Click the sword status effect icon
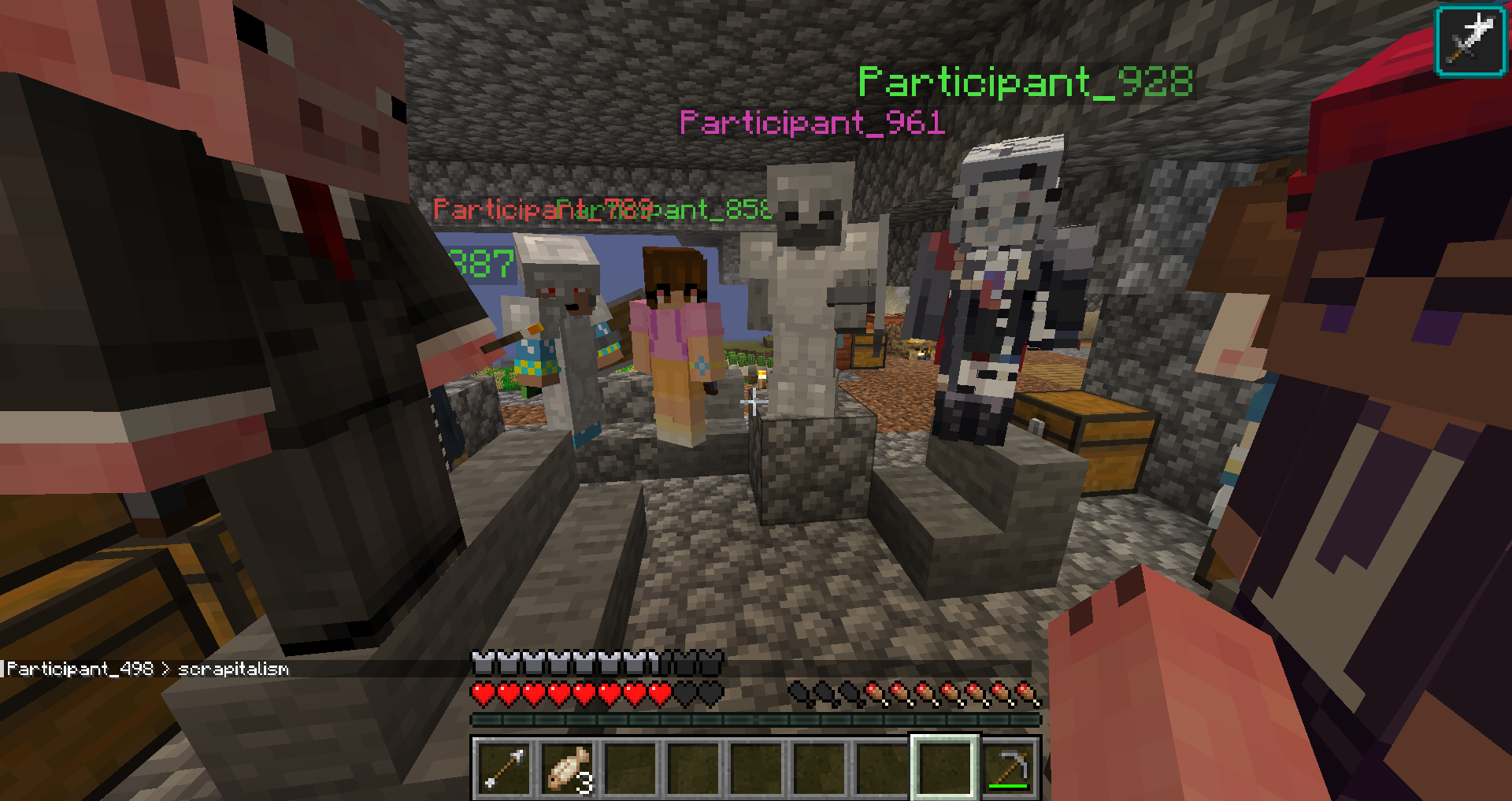Image resolution: width=1512 pixels, height=801 pixels. [1470, 39]
